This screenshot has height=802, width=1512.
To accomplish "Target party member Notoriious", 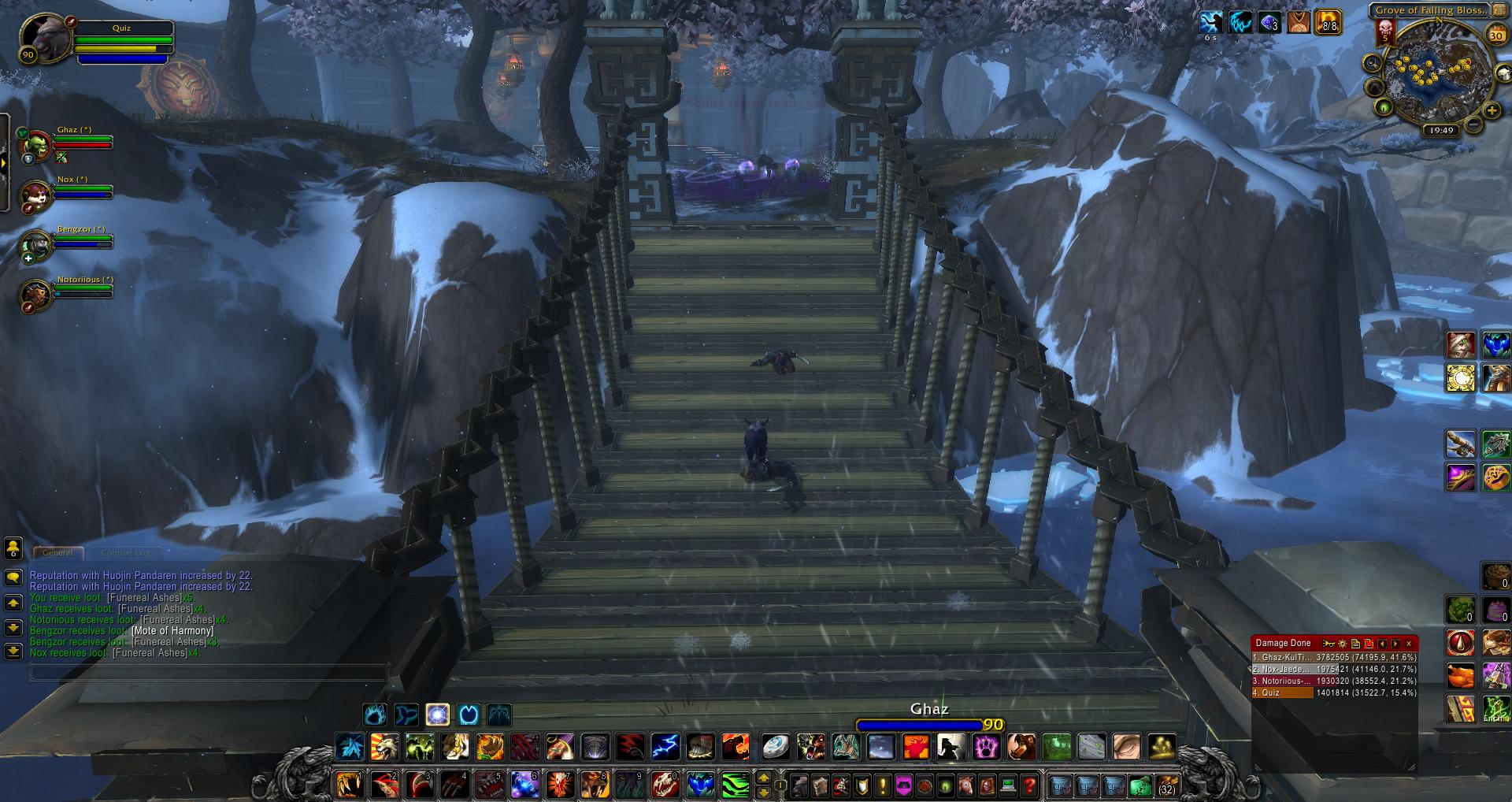I will pos(35,294).
